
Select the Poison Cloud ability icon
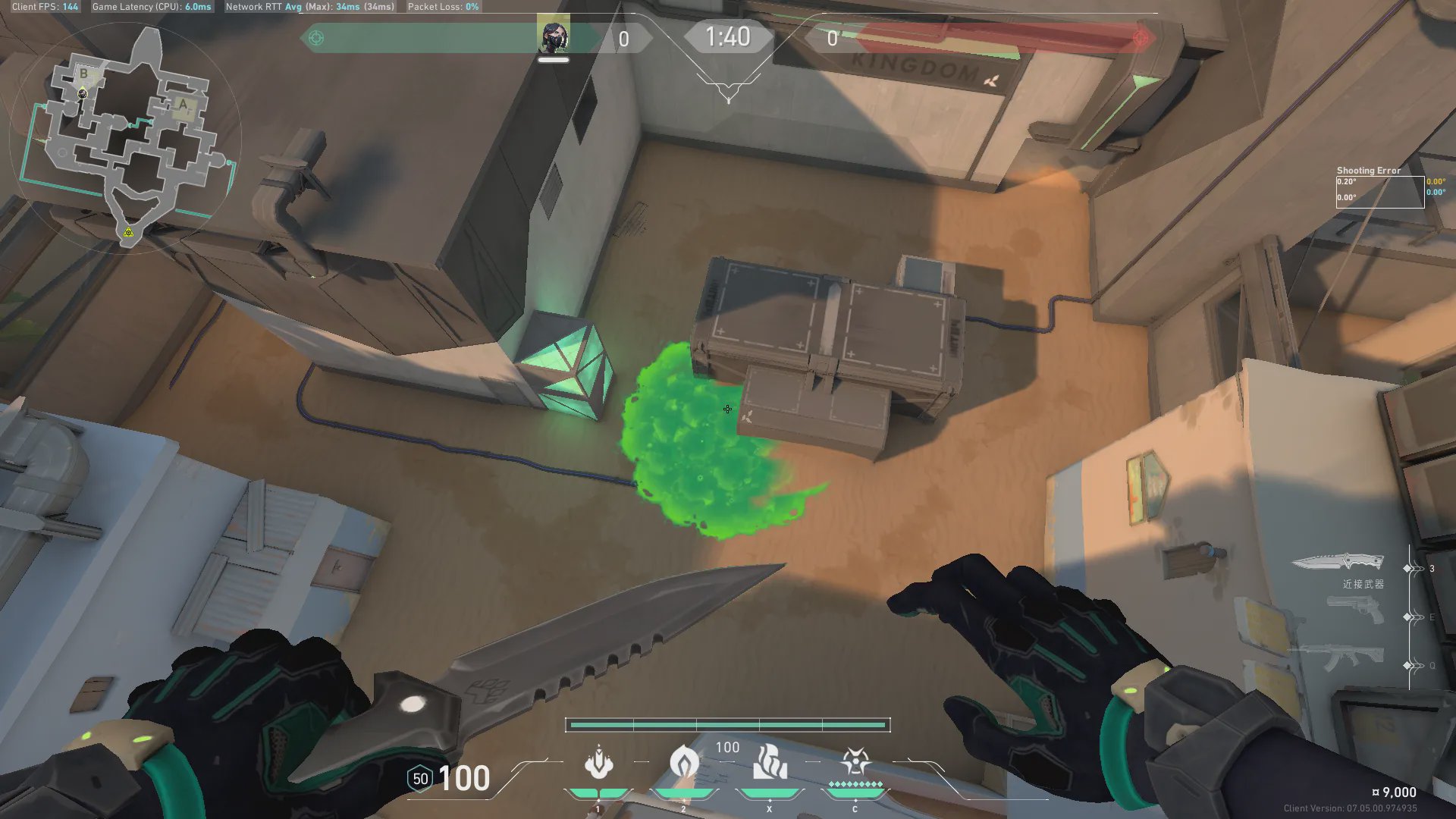click(684, 762)
